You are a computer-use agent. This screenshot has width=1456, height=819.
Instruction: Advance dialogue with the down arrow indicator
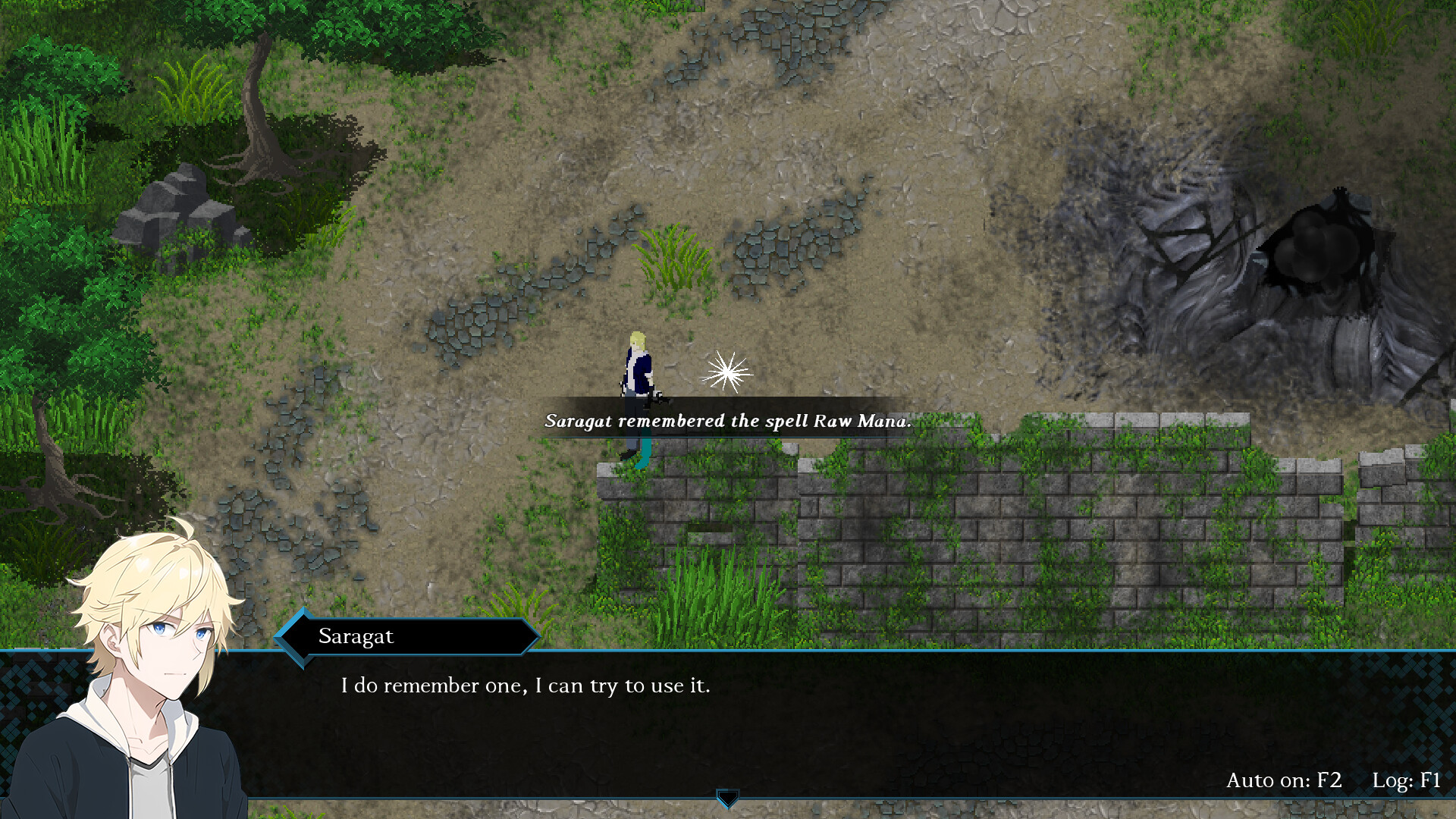727,798
